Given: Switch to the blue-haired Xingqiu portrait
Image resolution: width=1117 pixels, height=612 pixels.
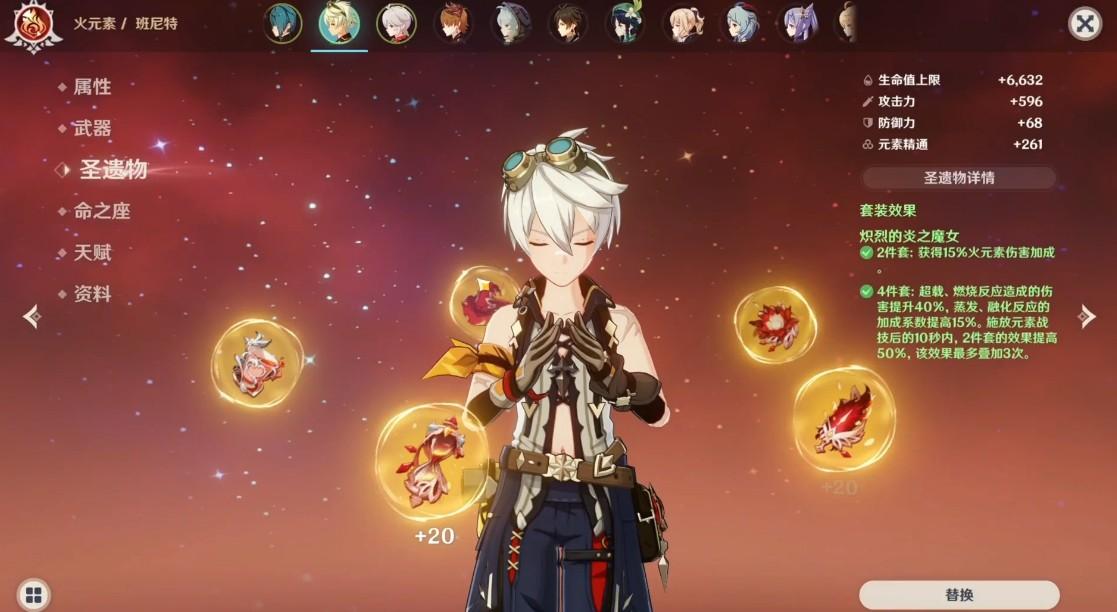Looking at the screenshot, I should [283, 24].
